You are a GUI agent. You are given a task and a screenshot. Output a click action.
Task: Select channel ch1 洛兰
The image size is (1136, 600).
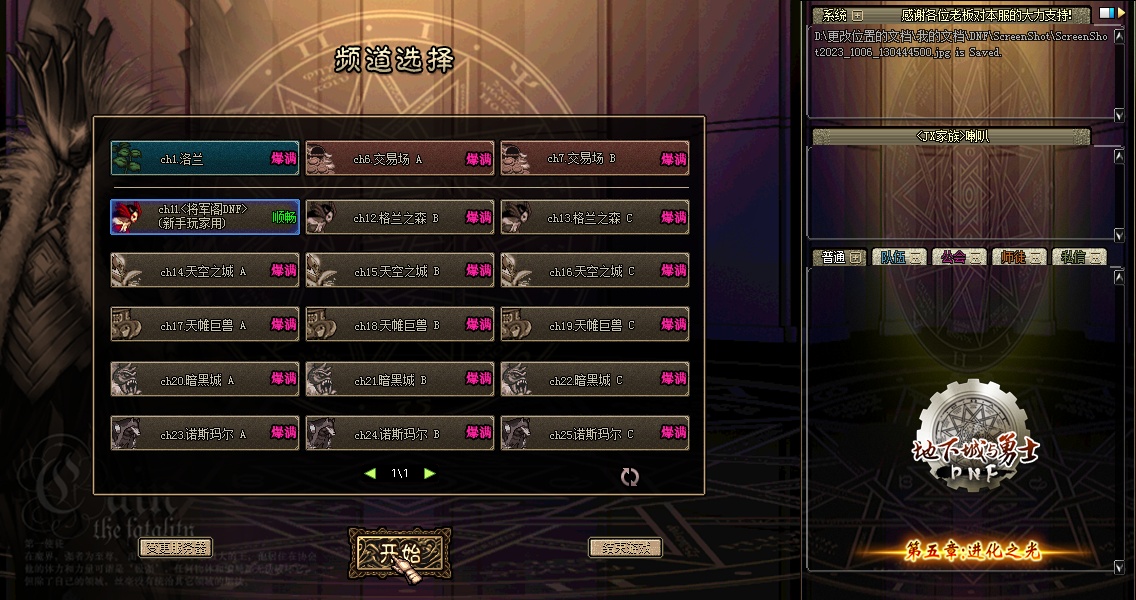(x=204, y=158)
